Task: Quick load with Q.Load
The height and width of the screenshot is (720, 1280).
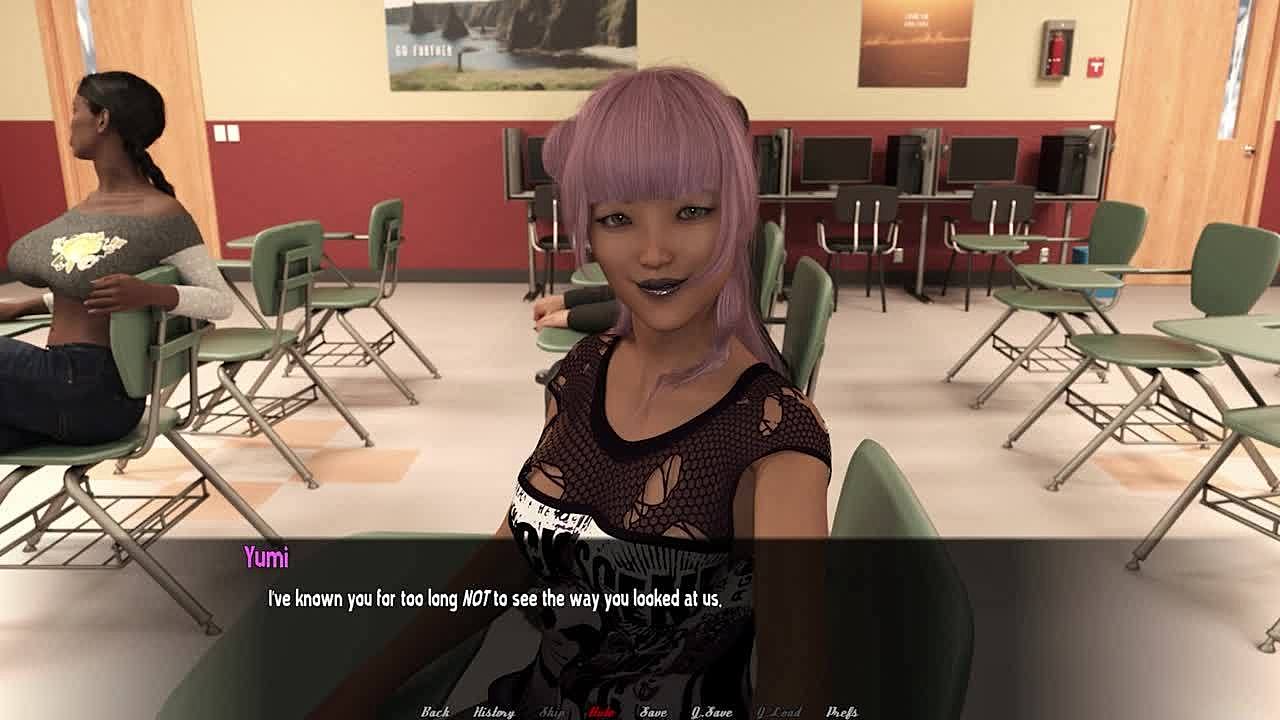Action: point(779,712)
